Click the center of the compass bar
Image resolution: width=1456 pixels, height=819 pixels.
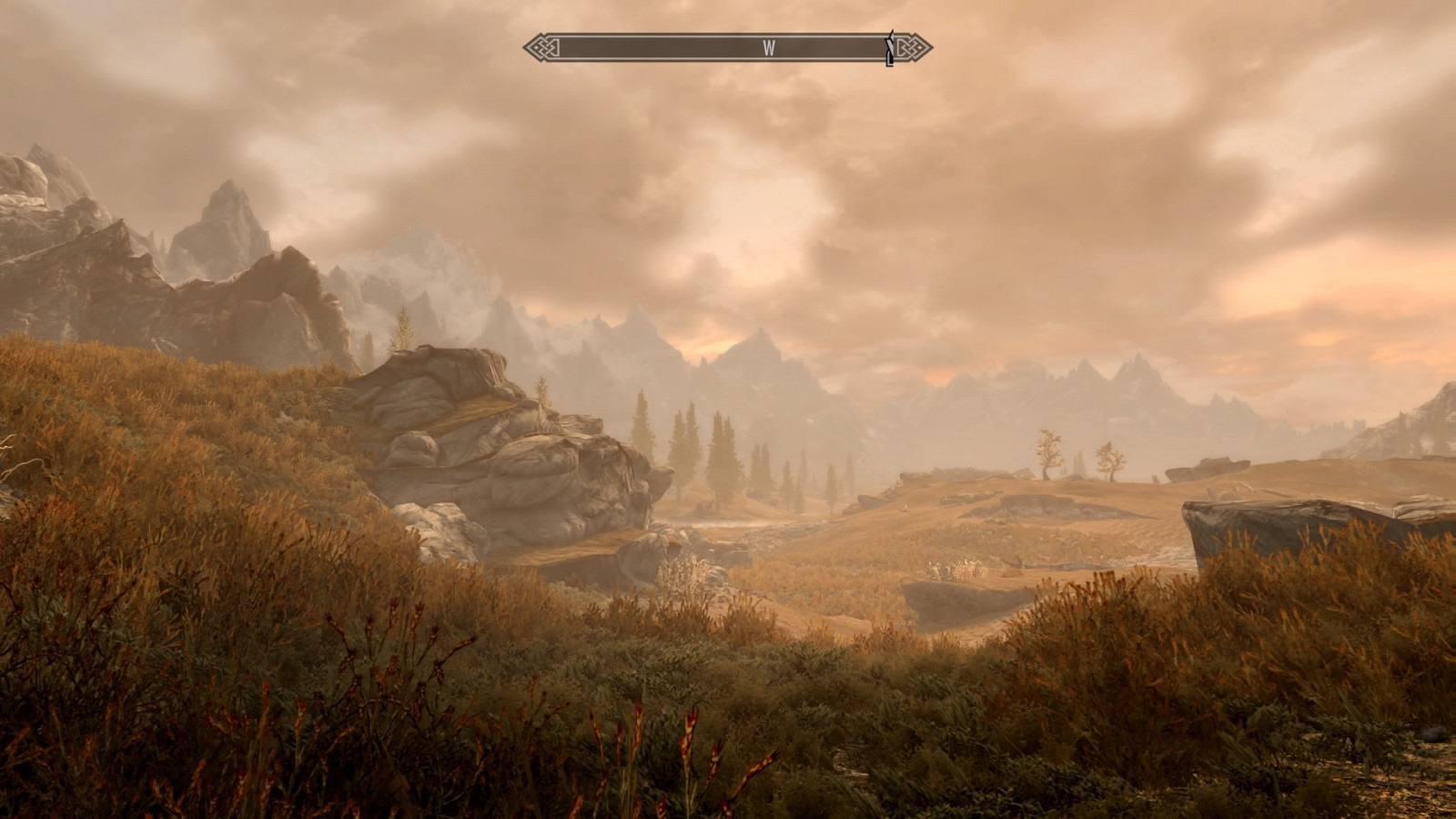(728, 45)
